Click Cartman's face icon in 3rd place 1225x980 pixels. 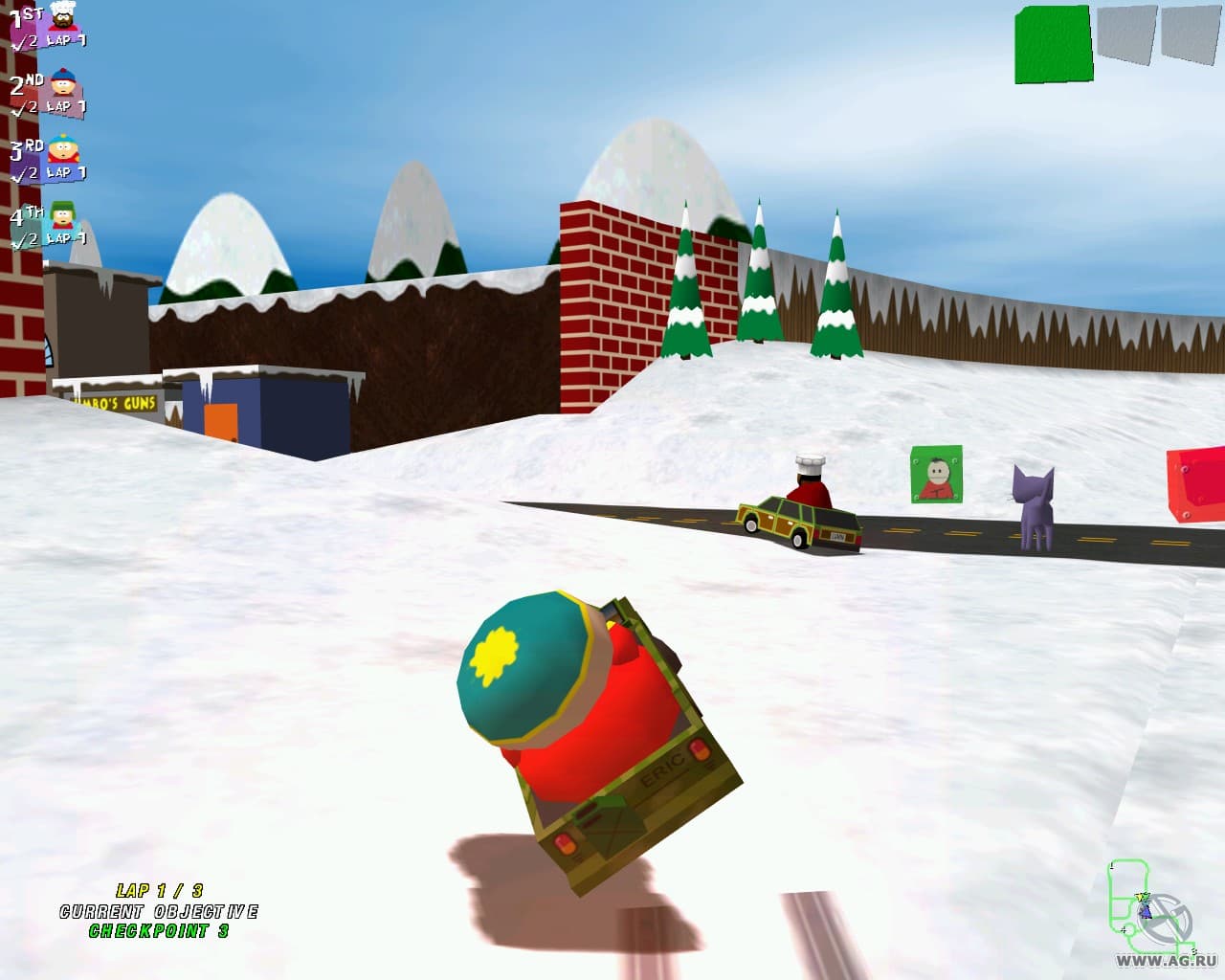coord(63,148)
